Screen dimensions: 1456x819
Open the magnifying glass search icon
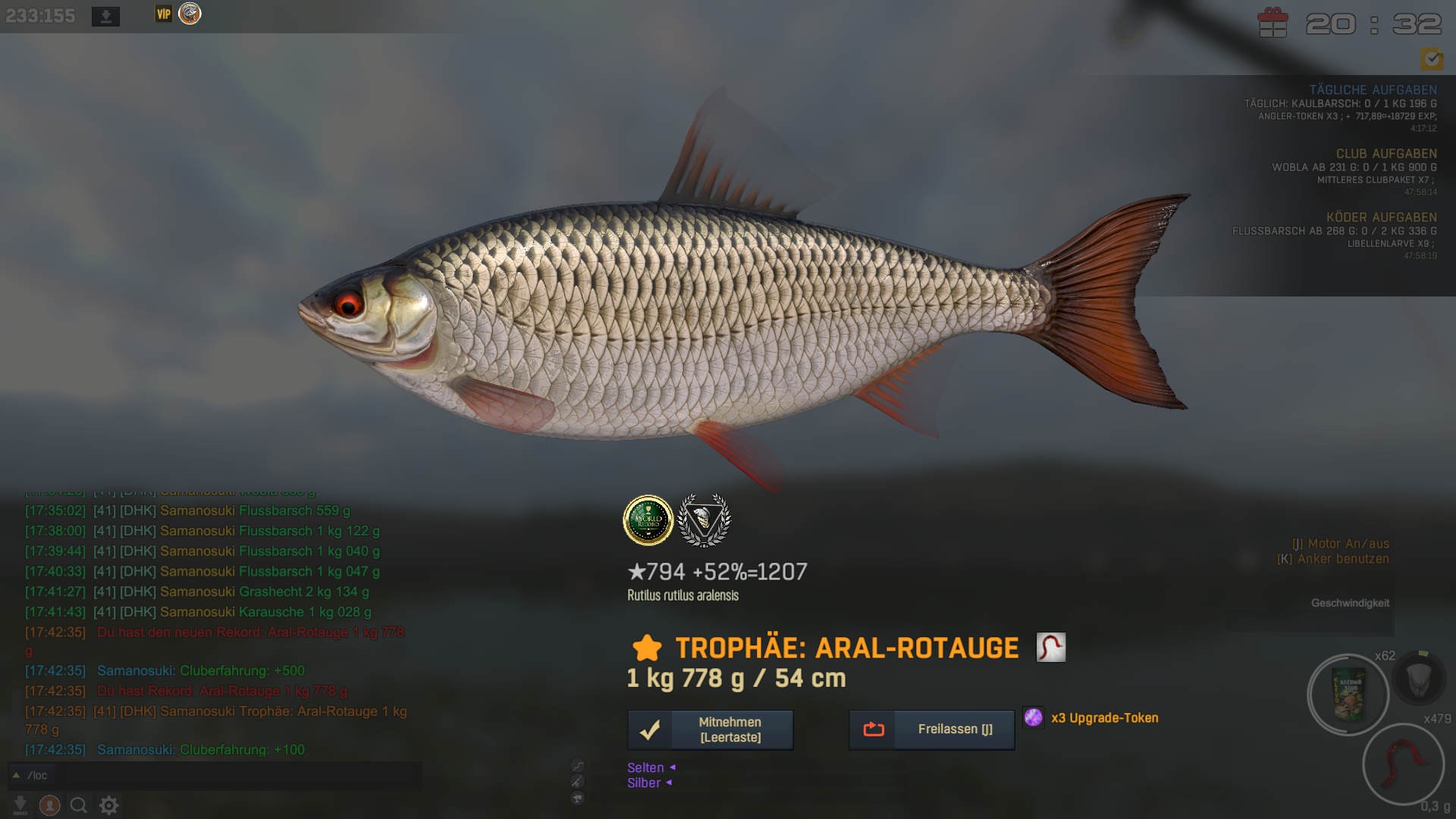[x=79, y=805]
